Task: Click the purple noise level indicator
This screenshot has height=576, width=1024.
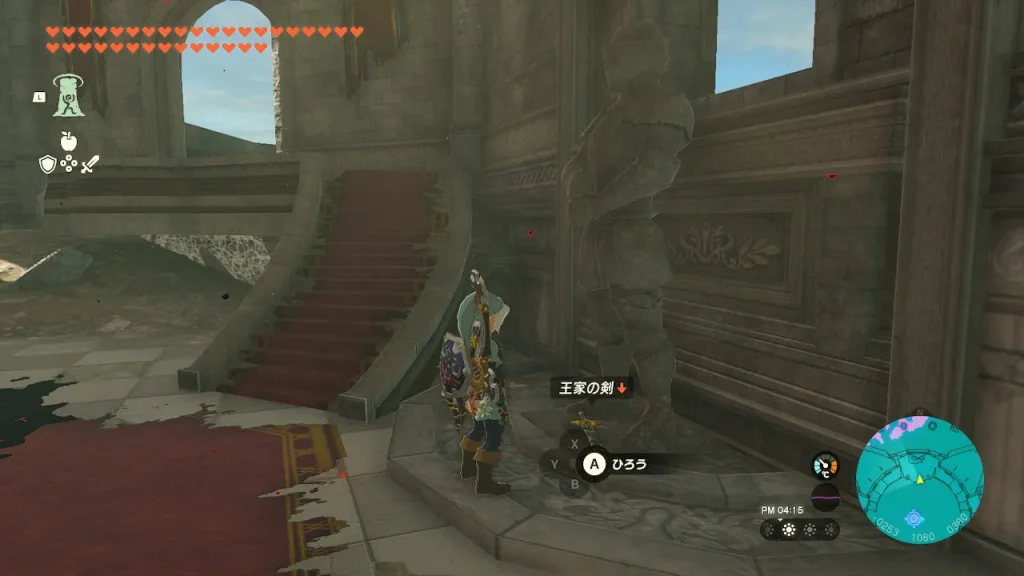Action: click(x=825, y=497)
